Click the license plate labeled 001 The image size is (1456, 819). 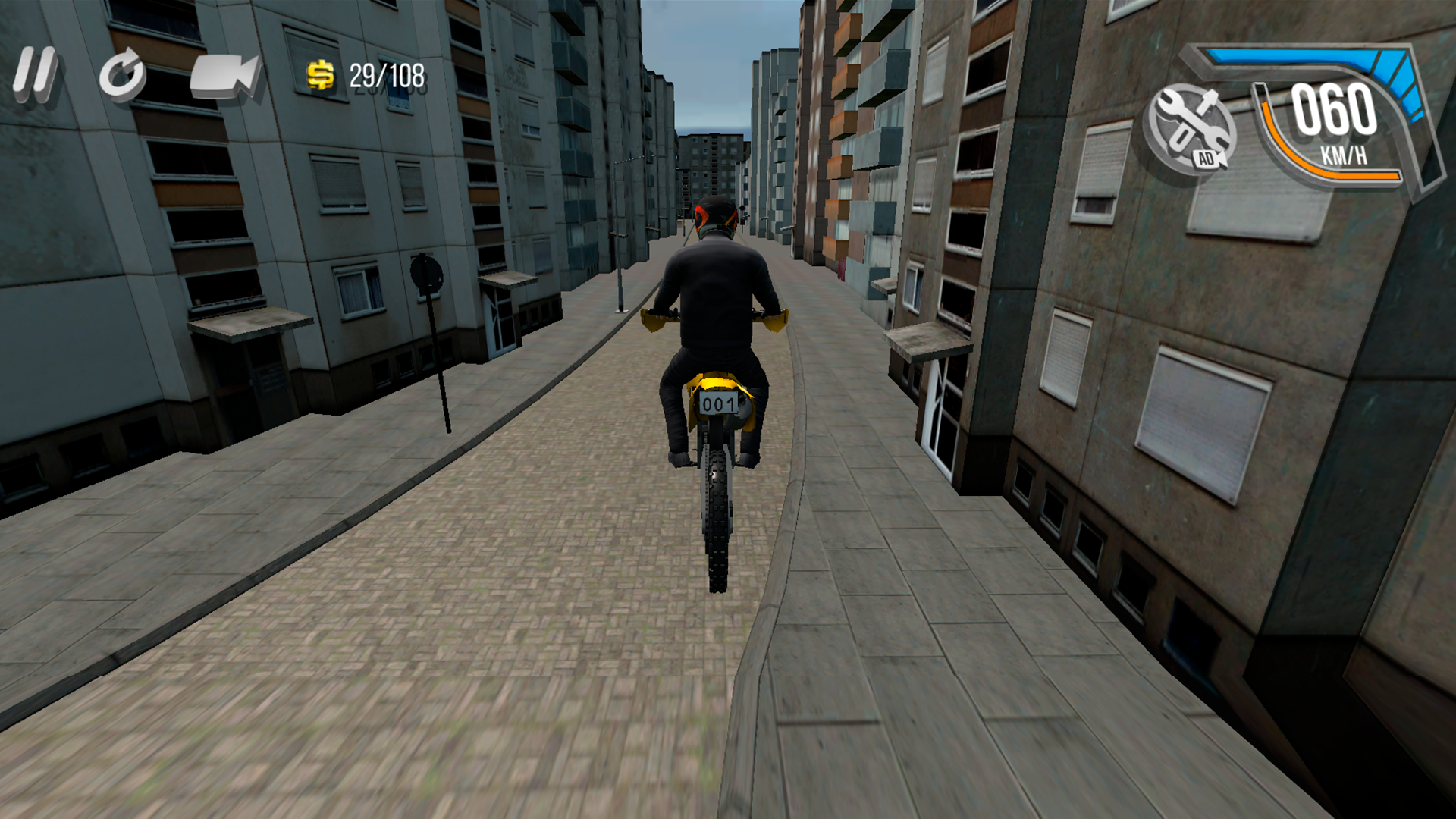pyautogui.click(x=719, y=404)
